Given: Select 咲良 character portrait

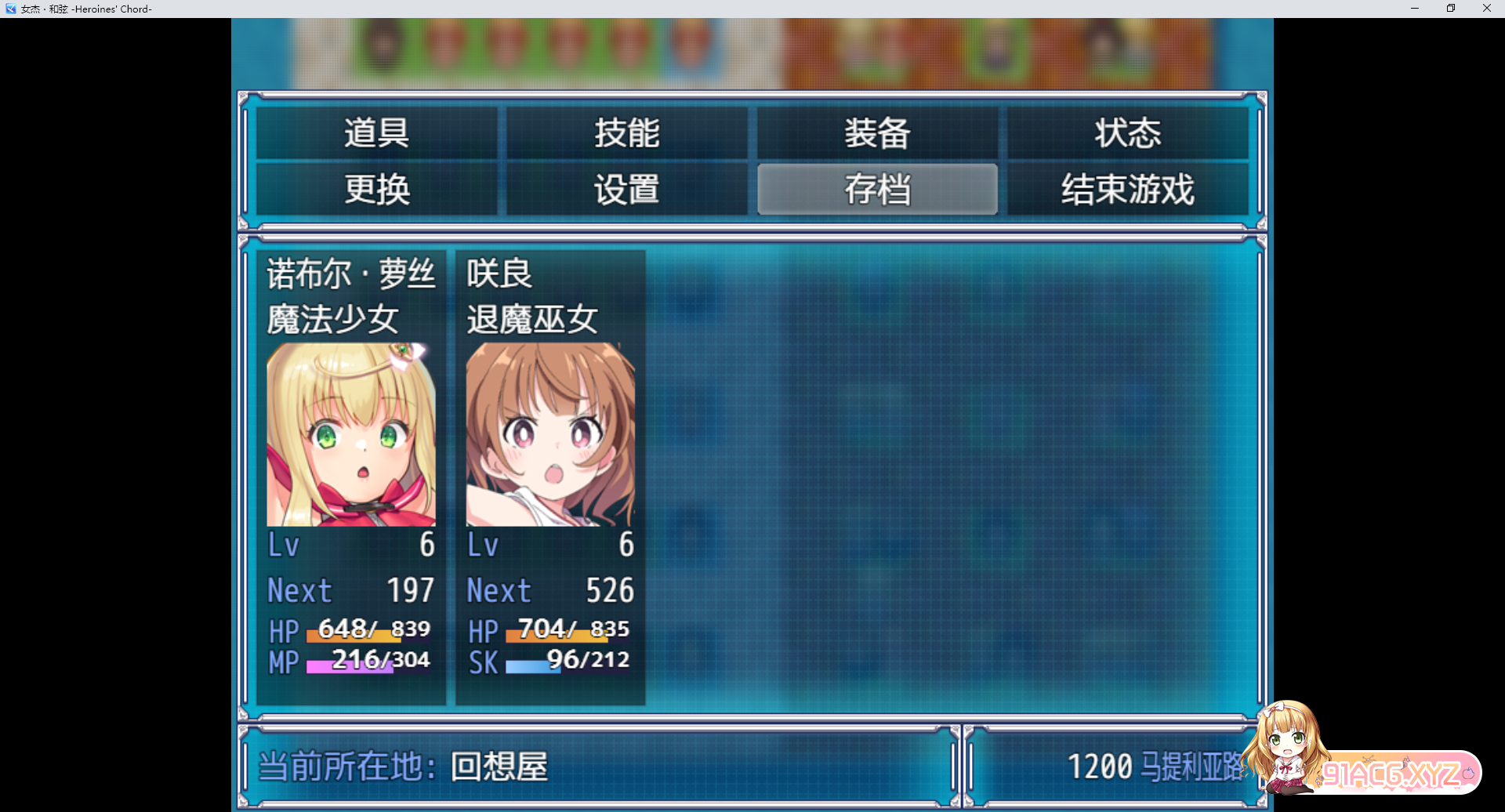Looking at the screenshot, I should (x=550, y=435).
